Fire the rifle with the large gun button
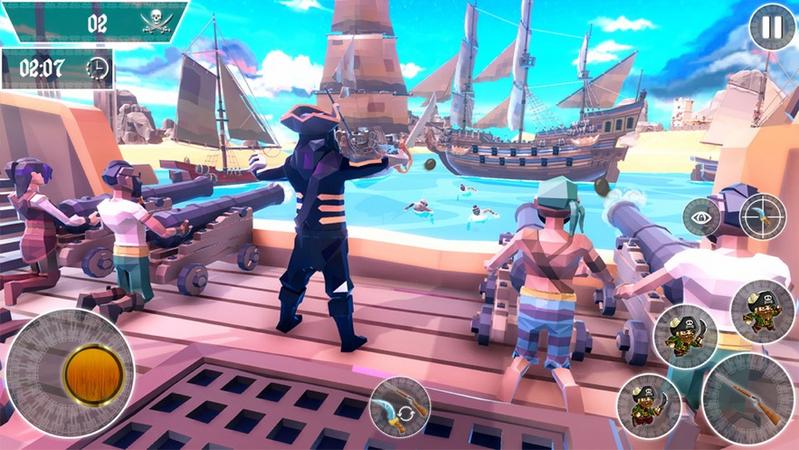Image resolution: width=799 pixels, height=450 pixels. coord(748,396)
